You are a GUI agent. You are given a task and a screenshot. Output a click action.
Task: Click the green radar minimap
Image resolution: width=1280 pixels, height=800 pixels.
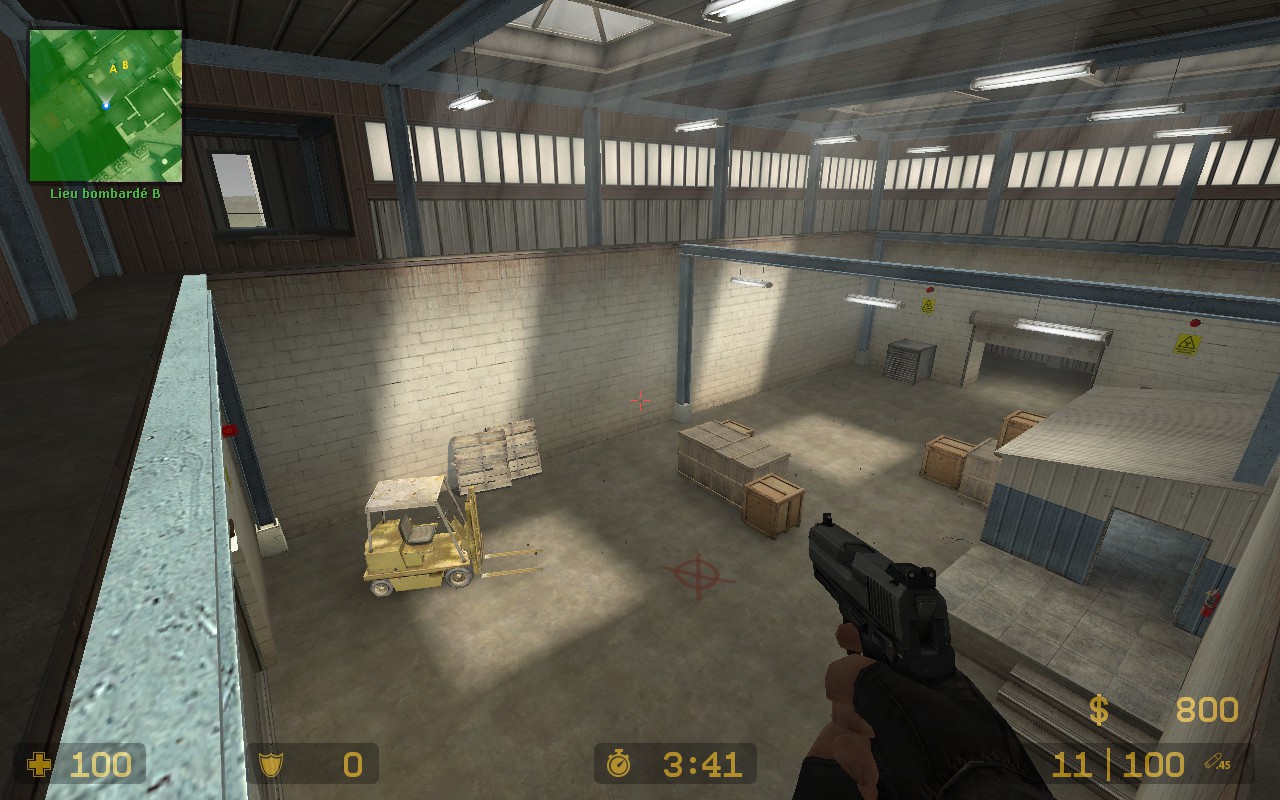click(105, 105)
